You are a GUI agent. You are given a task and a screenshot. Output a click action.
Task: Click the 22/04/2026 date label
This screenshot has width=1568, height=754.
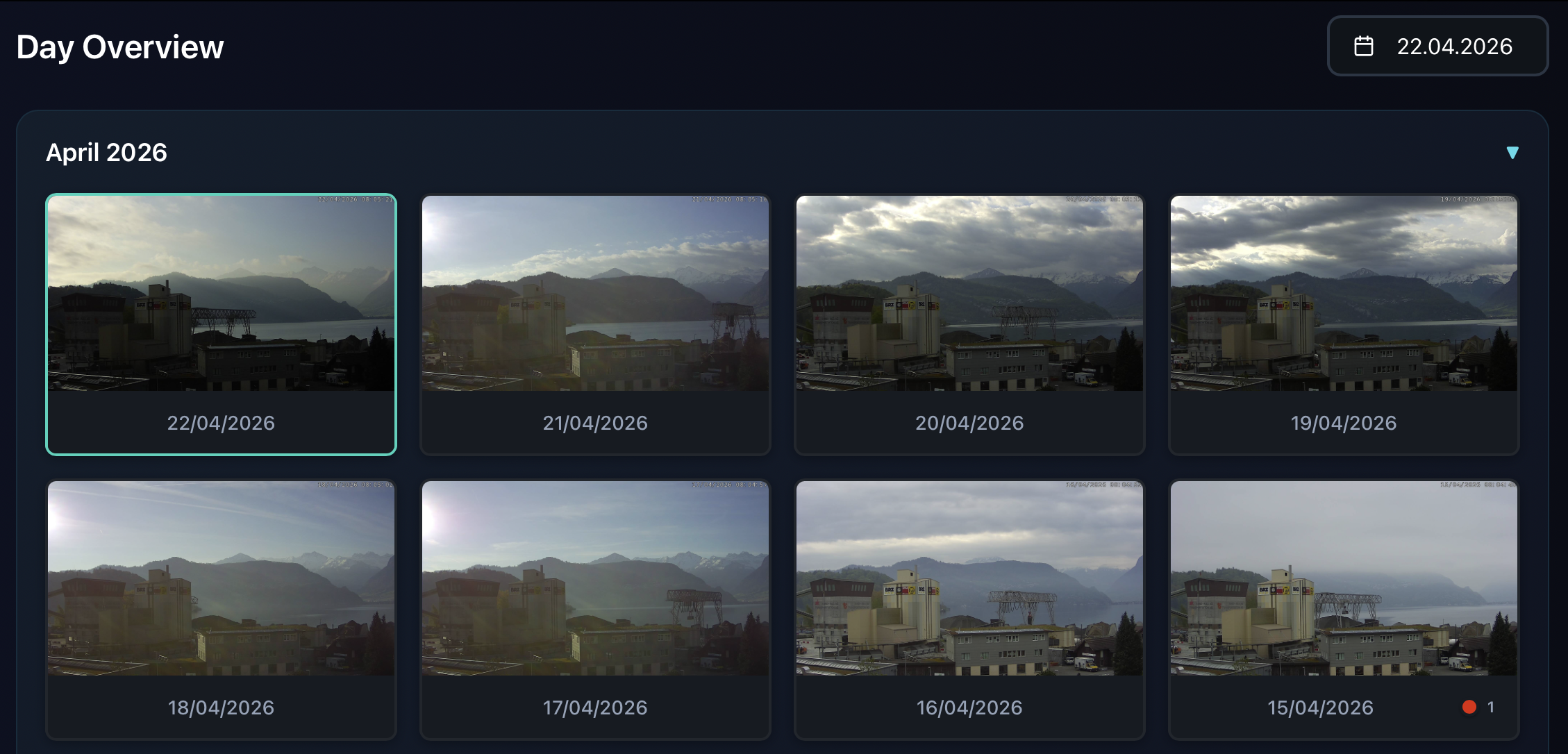220,423
